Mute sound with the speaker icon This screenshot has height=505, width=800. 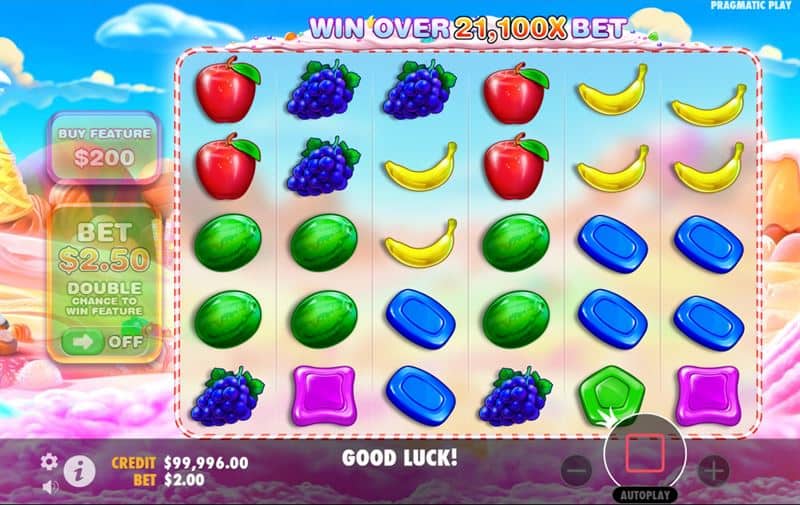tap(49, 487)
